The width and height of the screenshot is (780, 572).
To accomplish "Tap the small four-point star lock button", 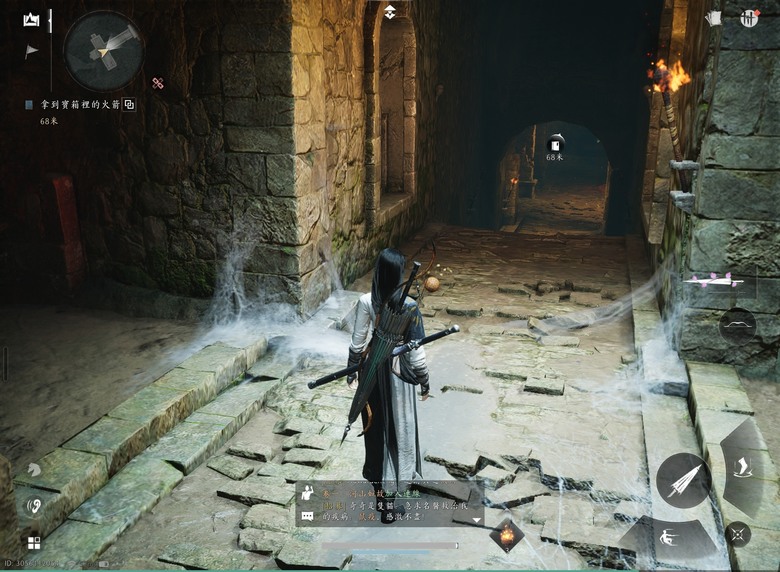I will pyautogui.click(x=738, y=533).
